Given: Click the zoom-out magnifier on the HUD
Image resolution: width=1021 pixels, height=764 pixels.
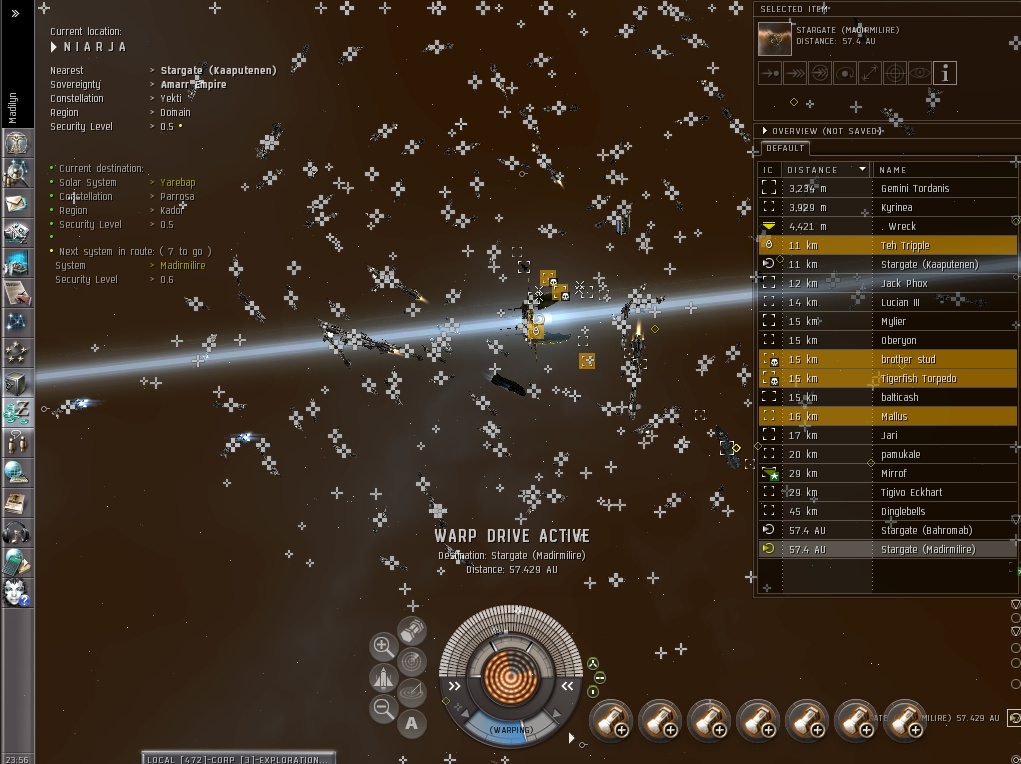Looking at the screenshot, I should click(382, 709).
